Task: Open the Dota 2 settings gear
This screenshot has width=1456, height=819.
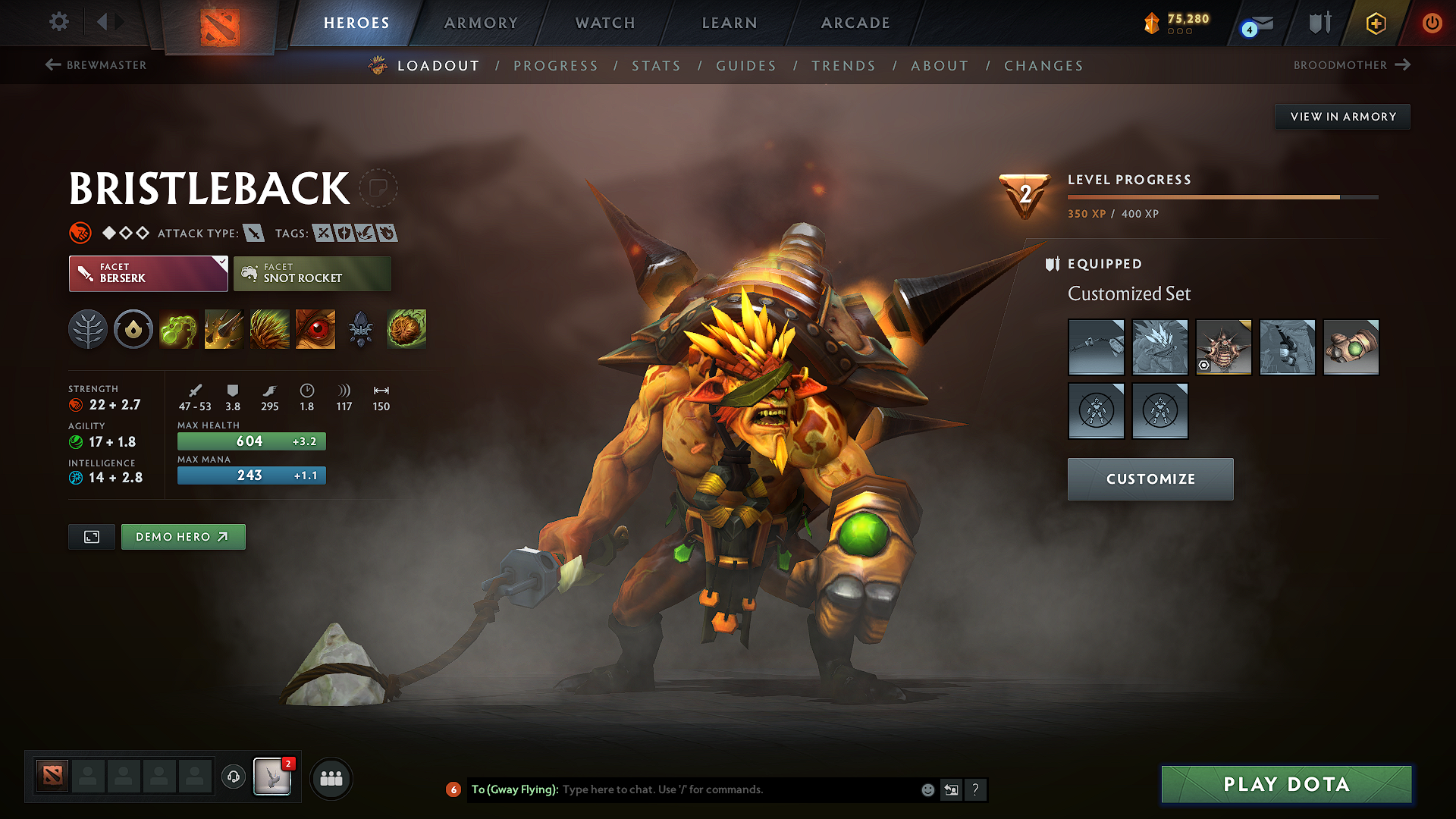Action: 58,22
